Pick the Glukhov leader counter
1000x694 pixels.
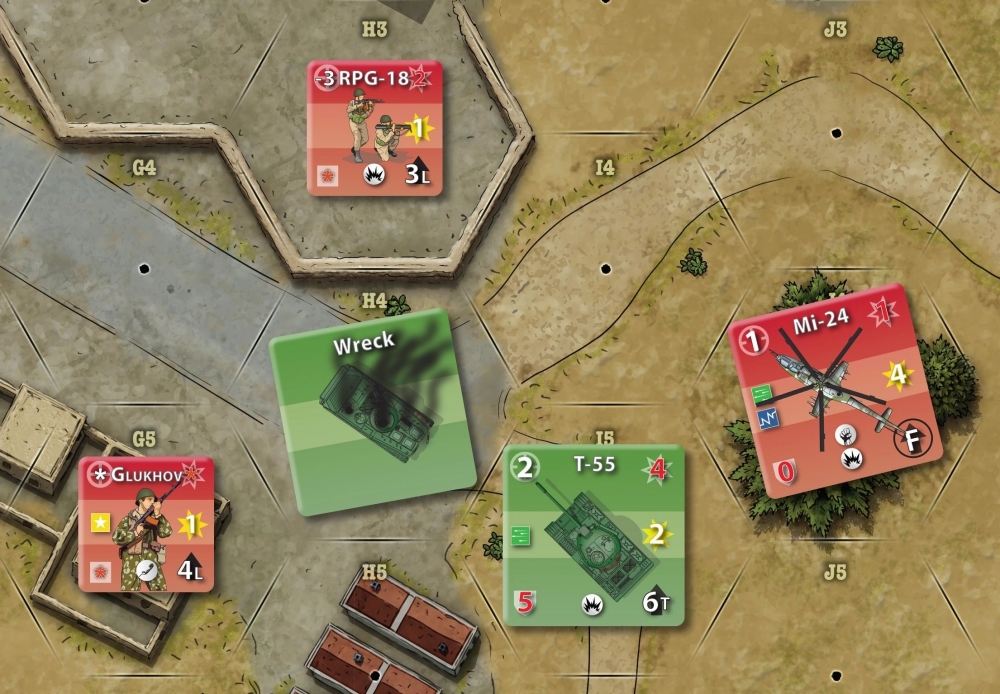[x=146, y=524]
